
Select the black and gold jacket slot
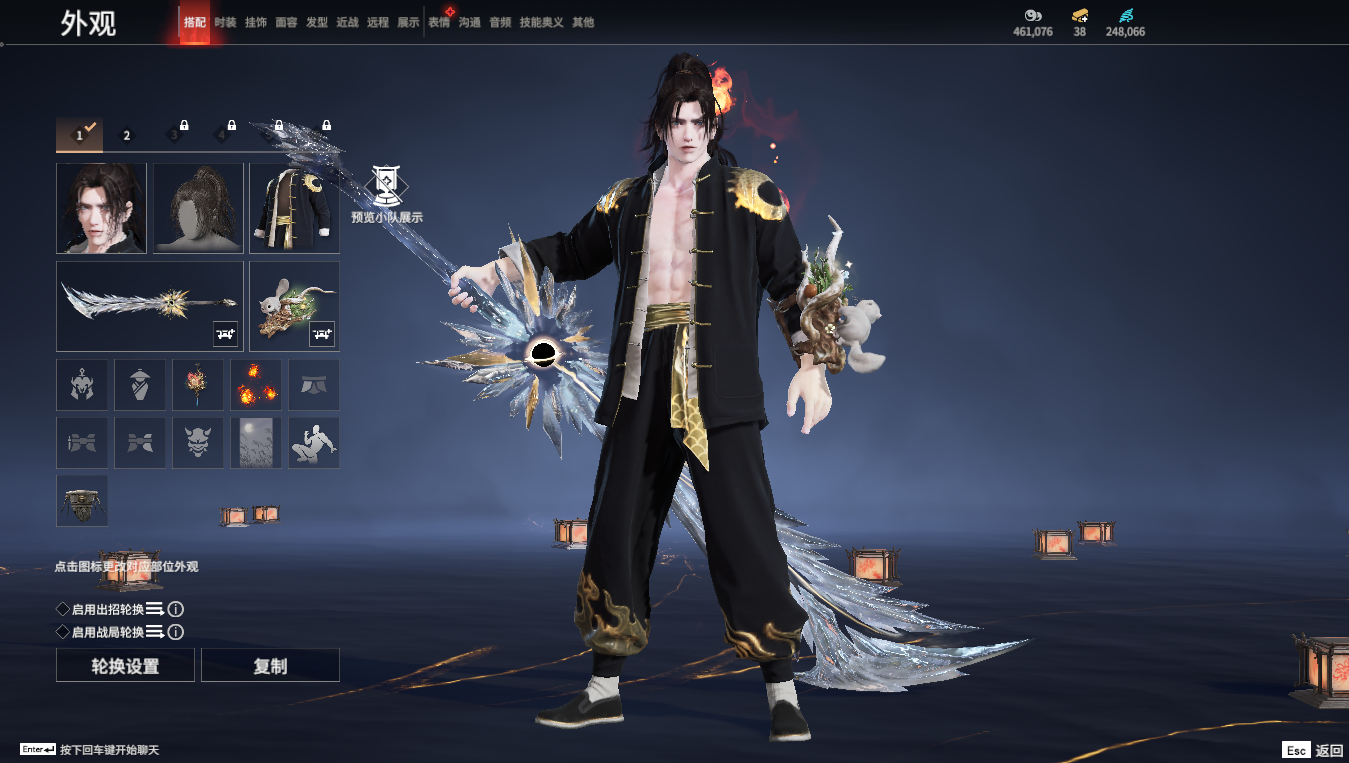tap(294, 208)
